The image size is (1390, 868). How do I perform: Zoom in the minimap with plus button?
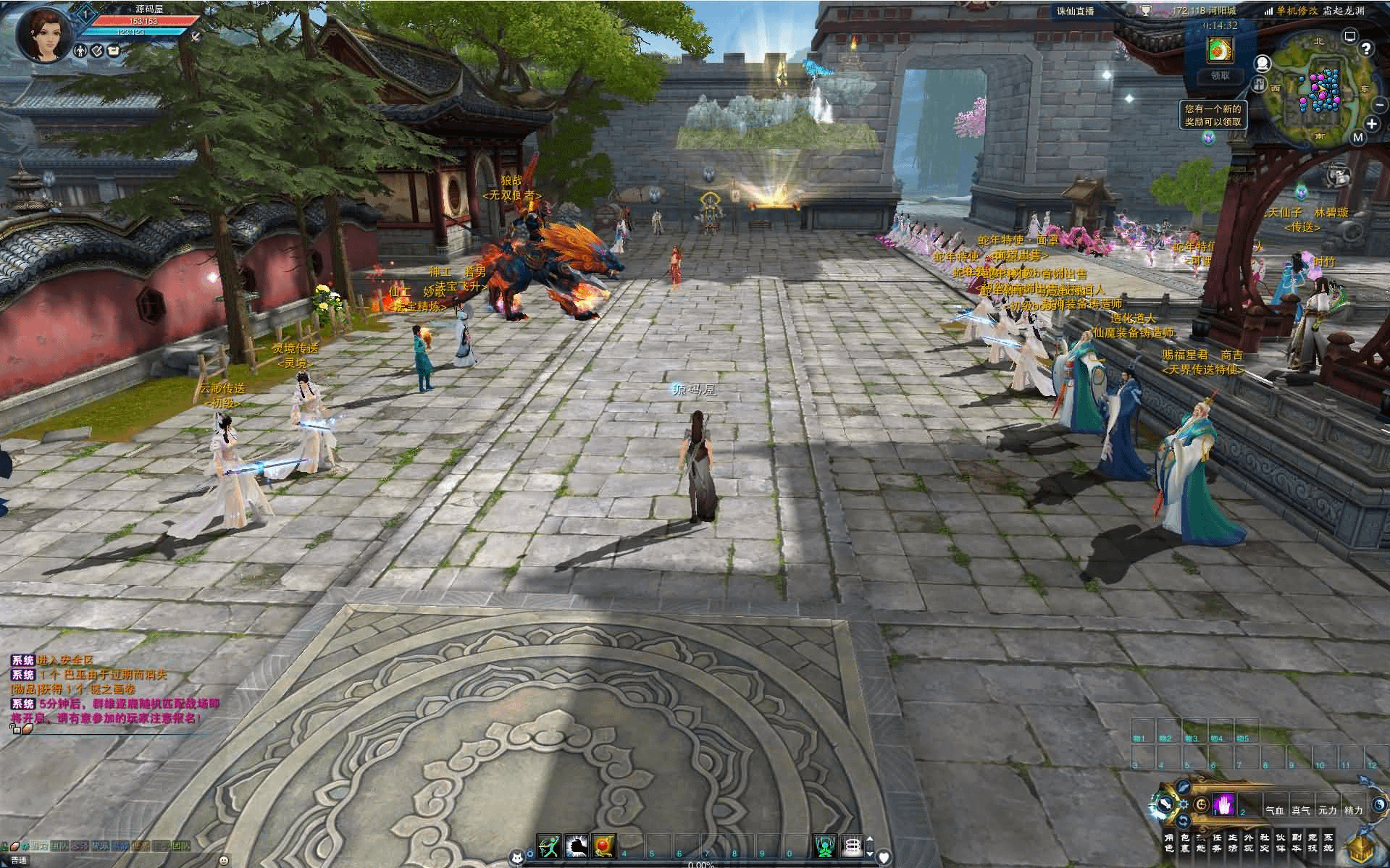click(x=1371, y=125)
